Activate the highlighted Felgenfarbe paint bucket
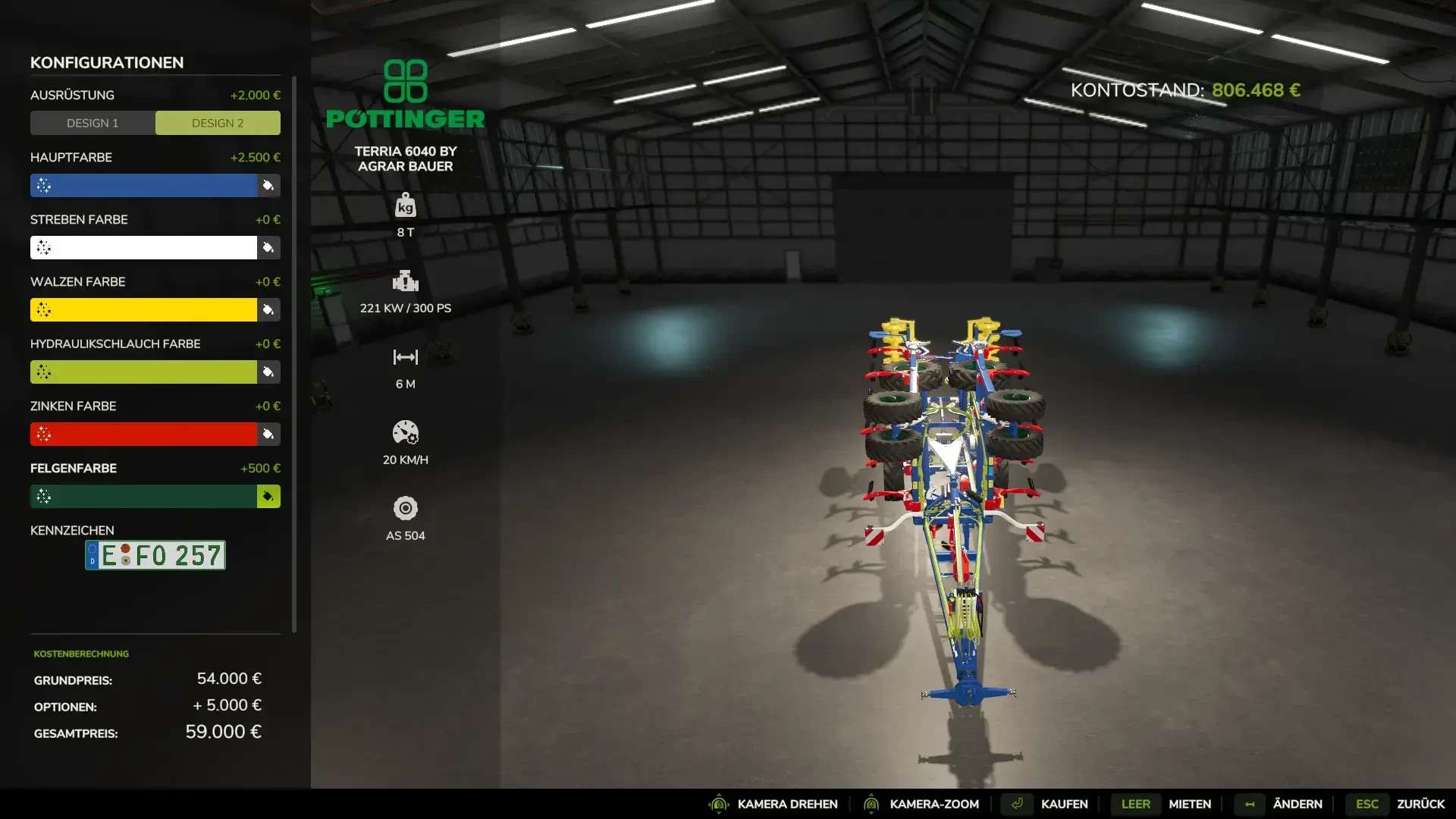The image size is (1456, 819). (268, 497)
